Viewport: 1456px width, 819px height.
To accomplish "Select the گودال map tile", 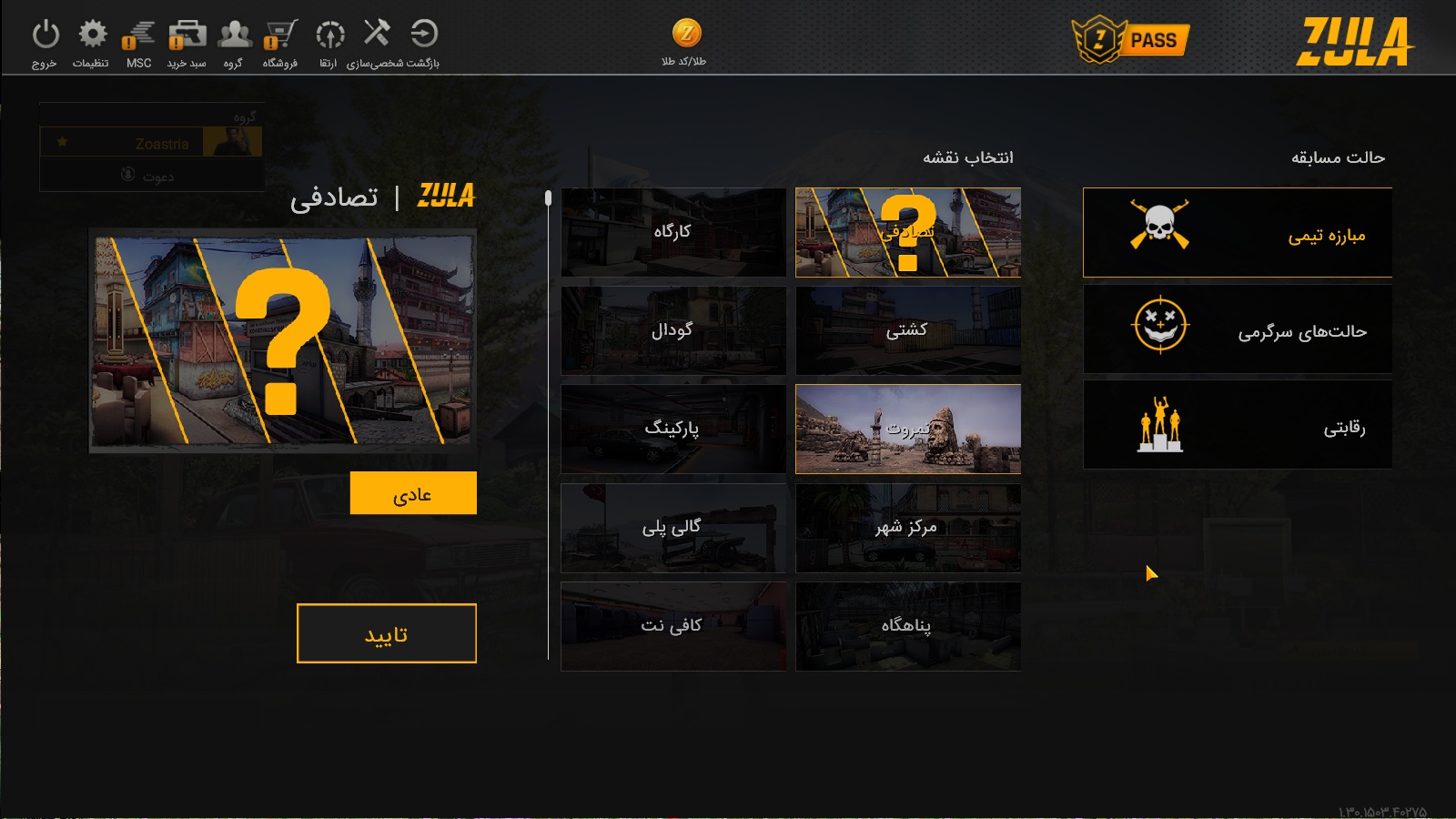I will (673, 330).
